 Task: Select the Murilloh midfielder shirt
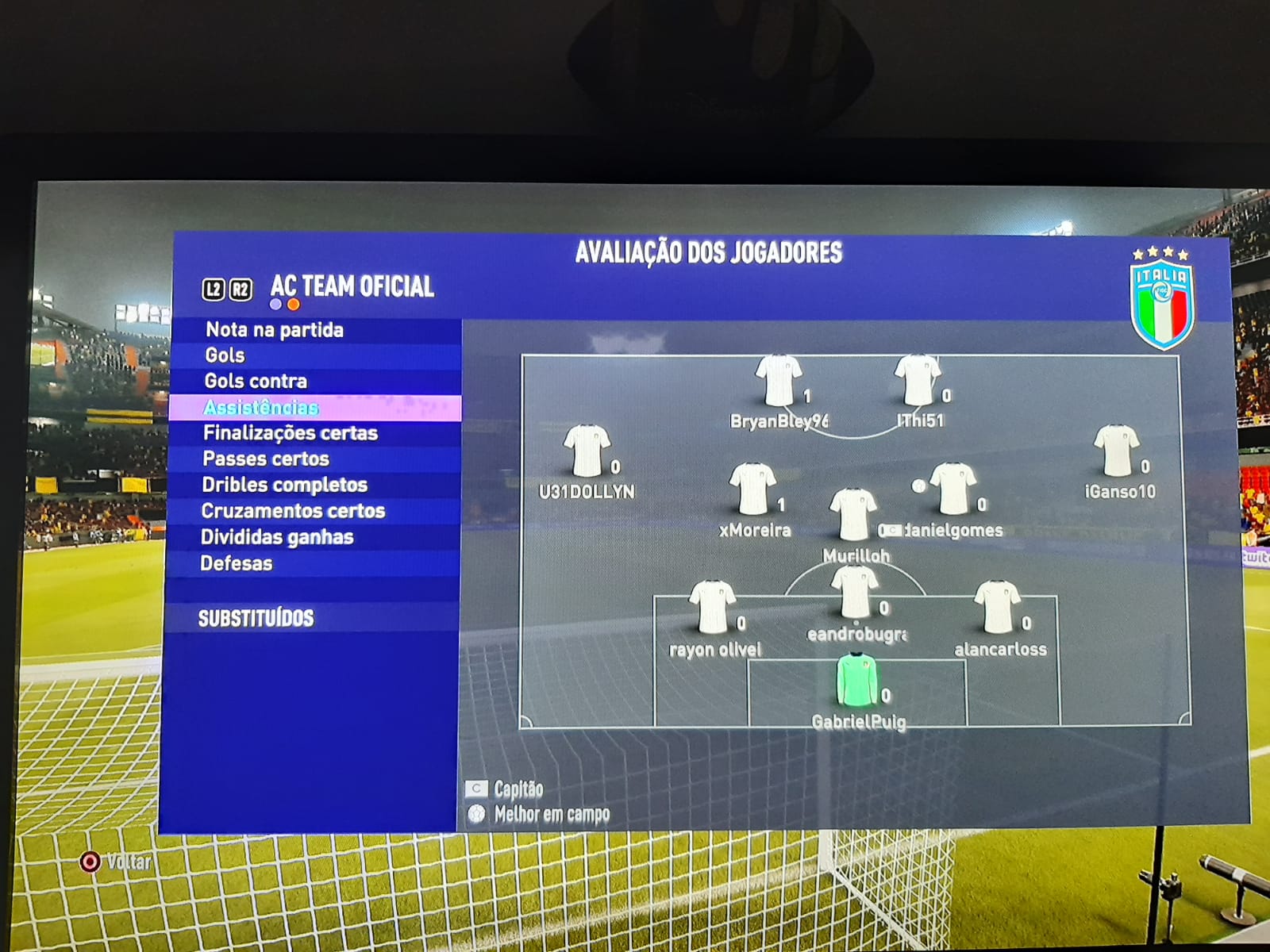853,515
